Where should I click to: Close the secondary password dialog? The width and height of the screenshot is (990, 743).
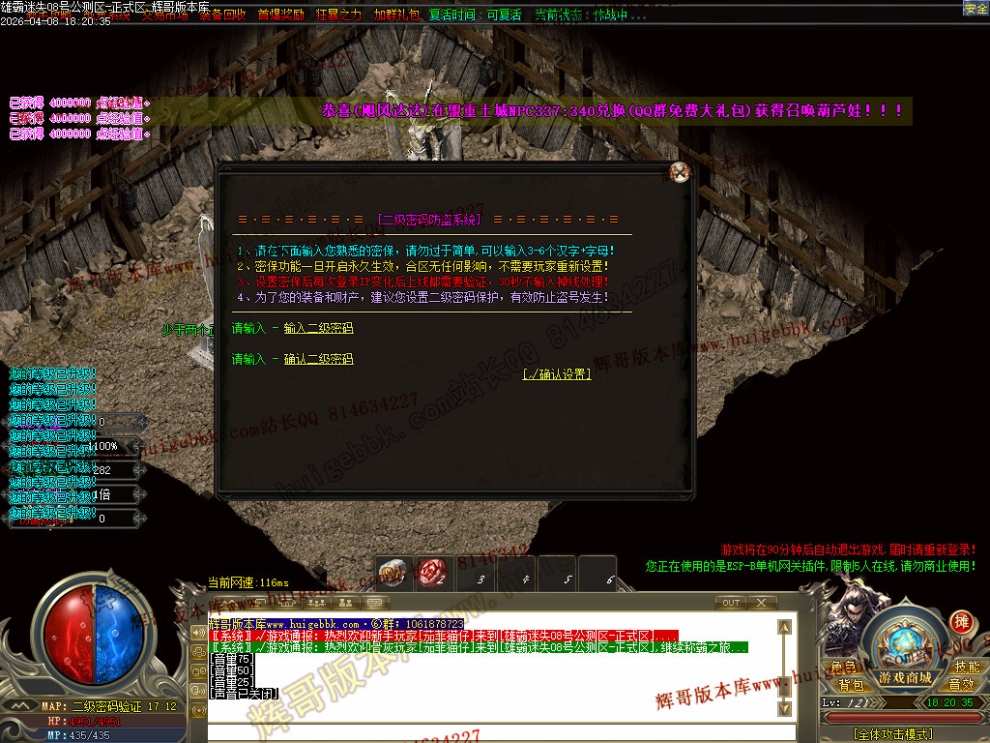tap(680, 172)
